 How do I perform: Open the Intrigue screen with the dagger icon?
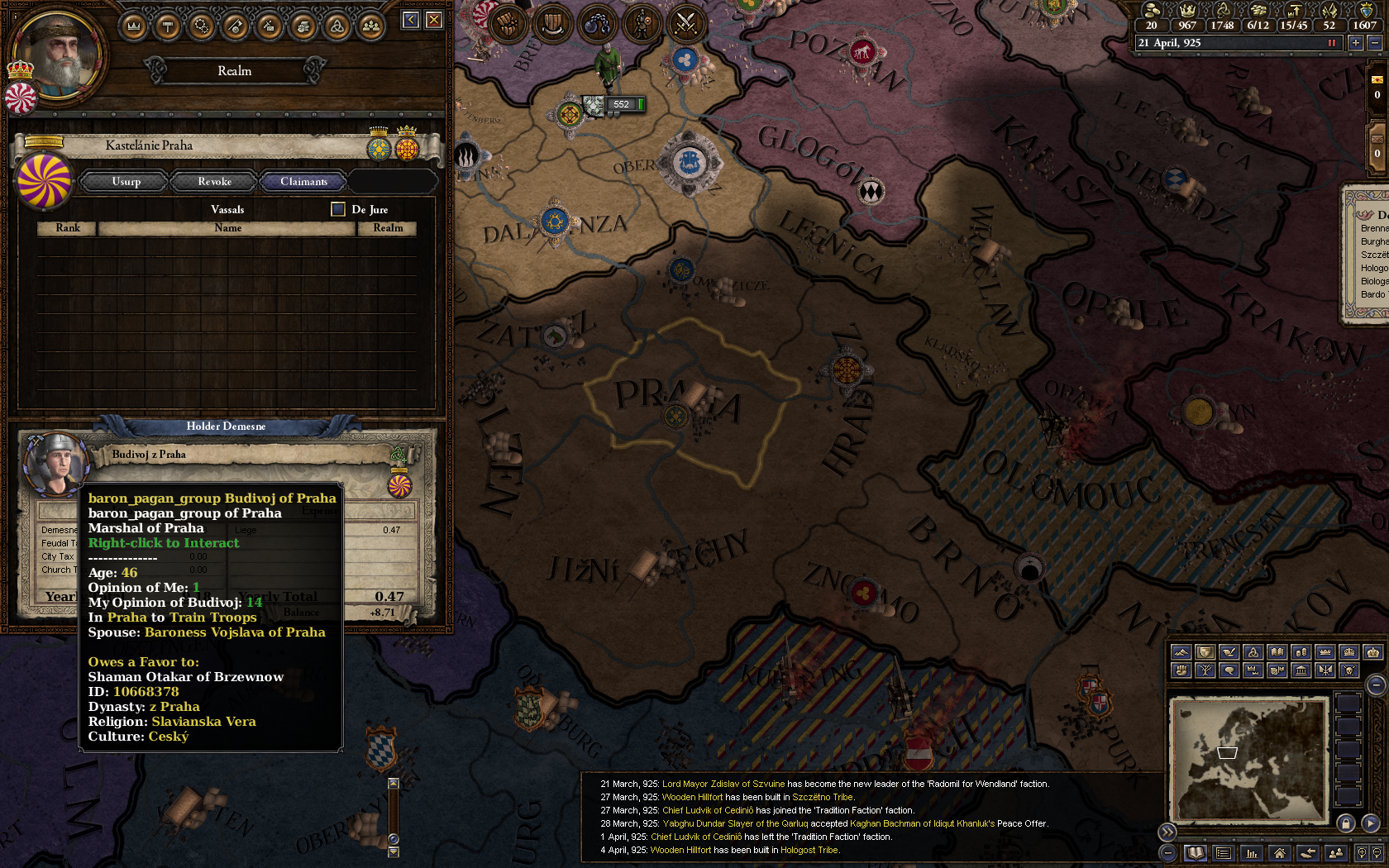[269, 26]
